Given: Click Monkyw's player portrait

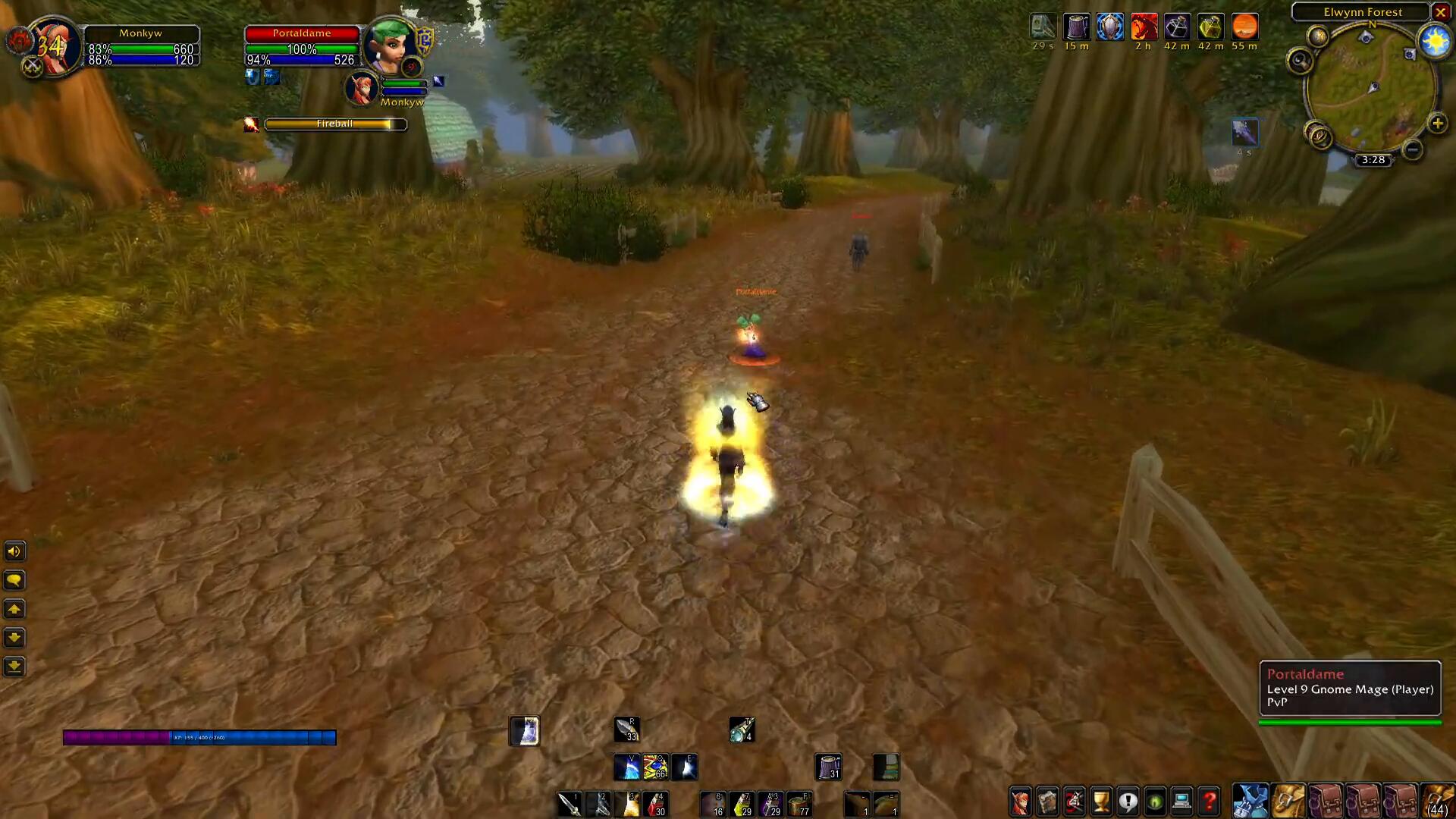Looking at the screenshot, I should [53, 47].
